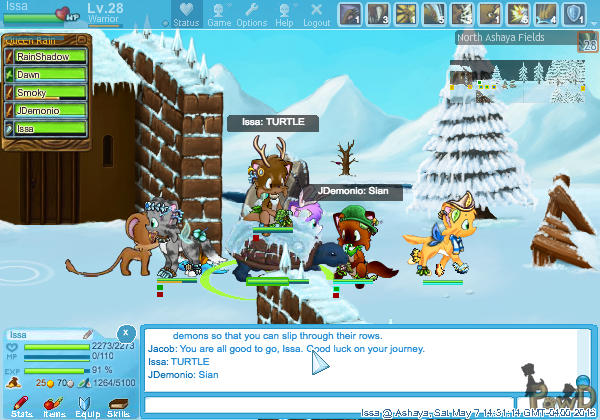Click the pencil edit icon beside Issa's name
This screenshot has height=420, width=600.
88,334
